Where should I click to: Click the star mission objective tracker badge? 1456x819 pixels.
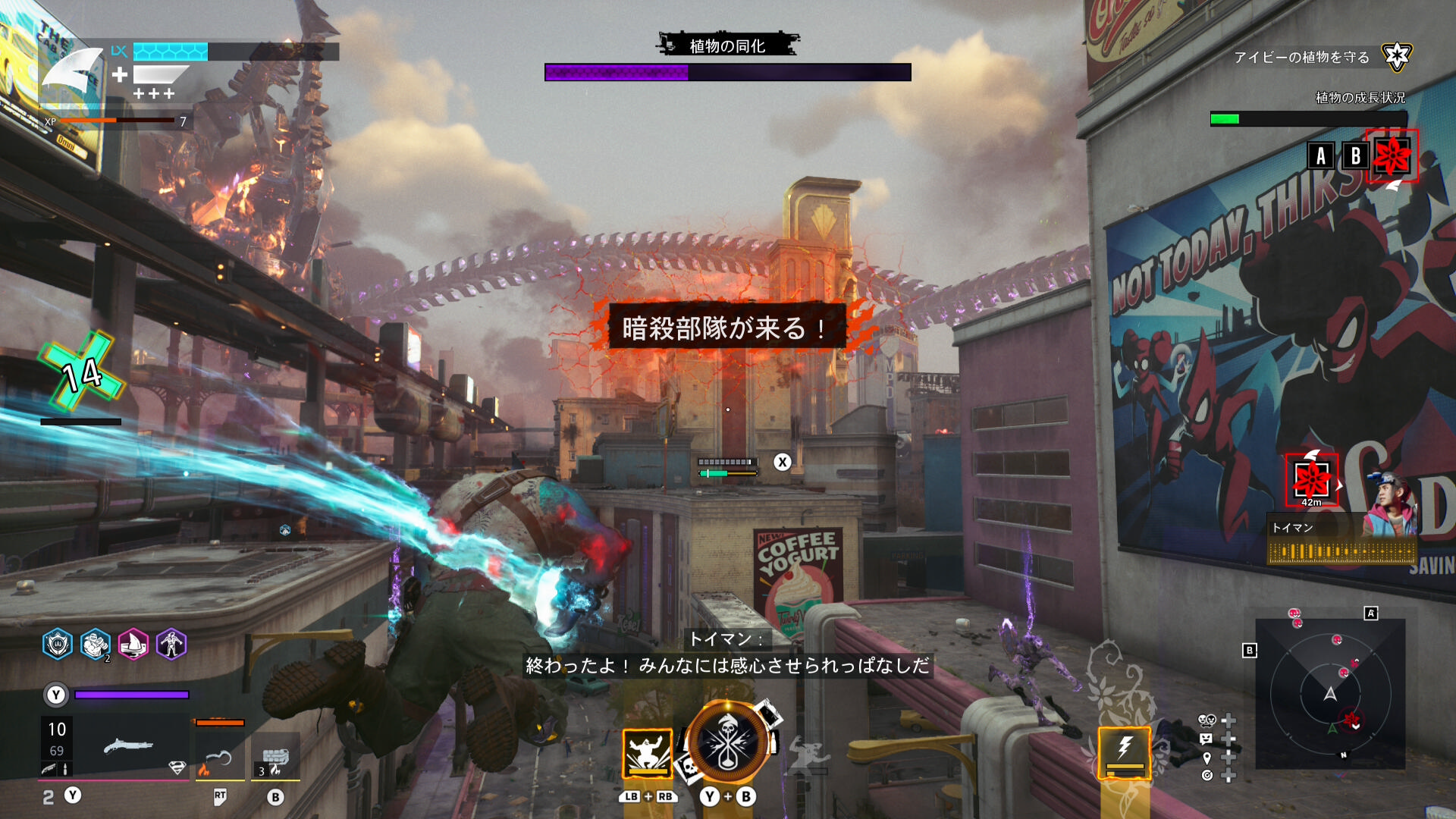[x=1396, y=56]
